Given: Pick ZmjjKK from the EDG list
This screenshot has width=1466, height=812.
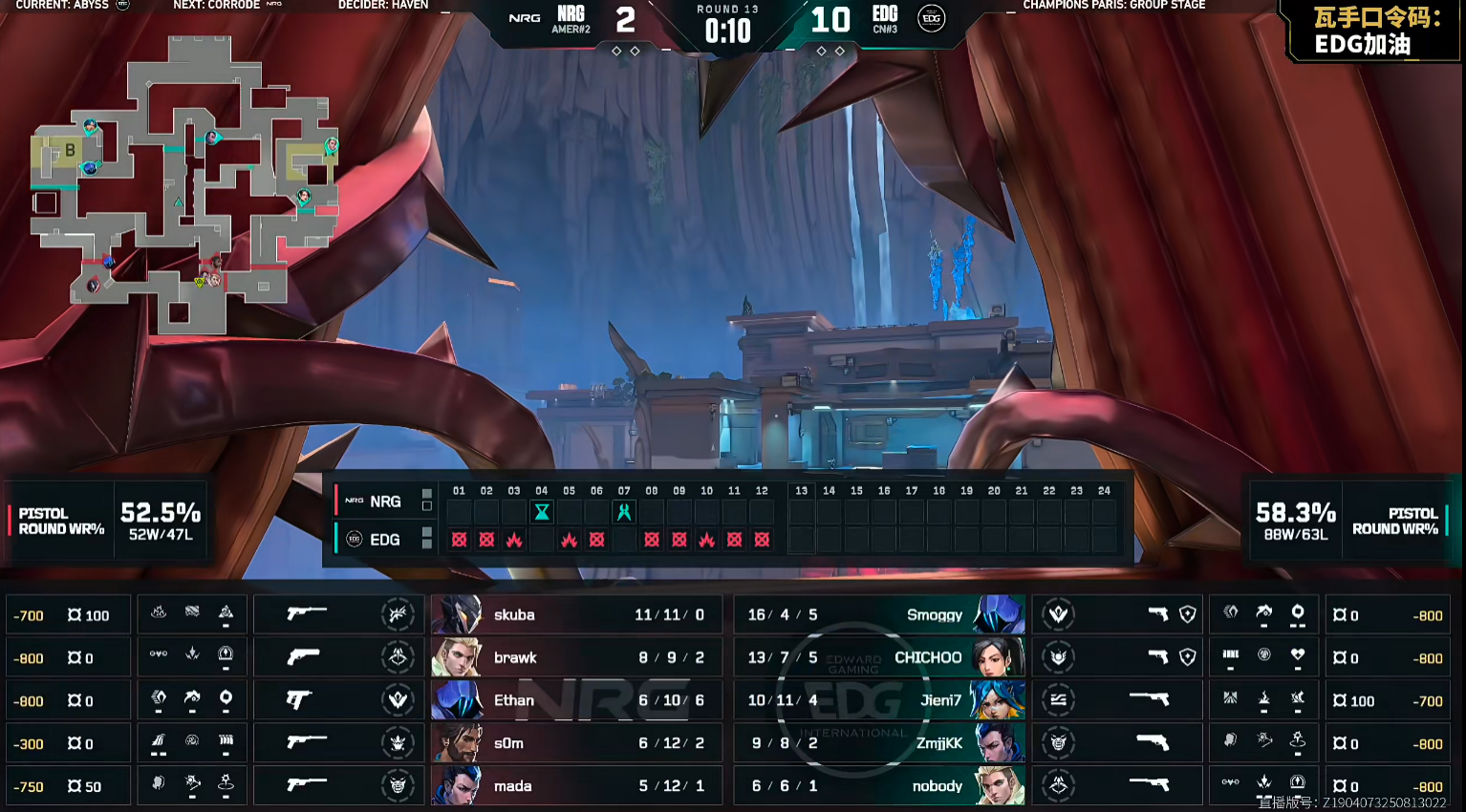Looking at the screenshot, I should pos(879,743).
